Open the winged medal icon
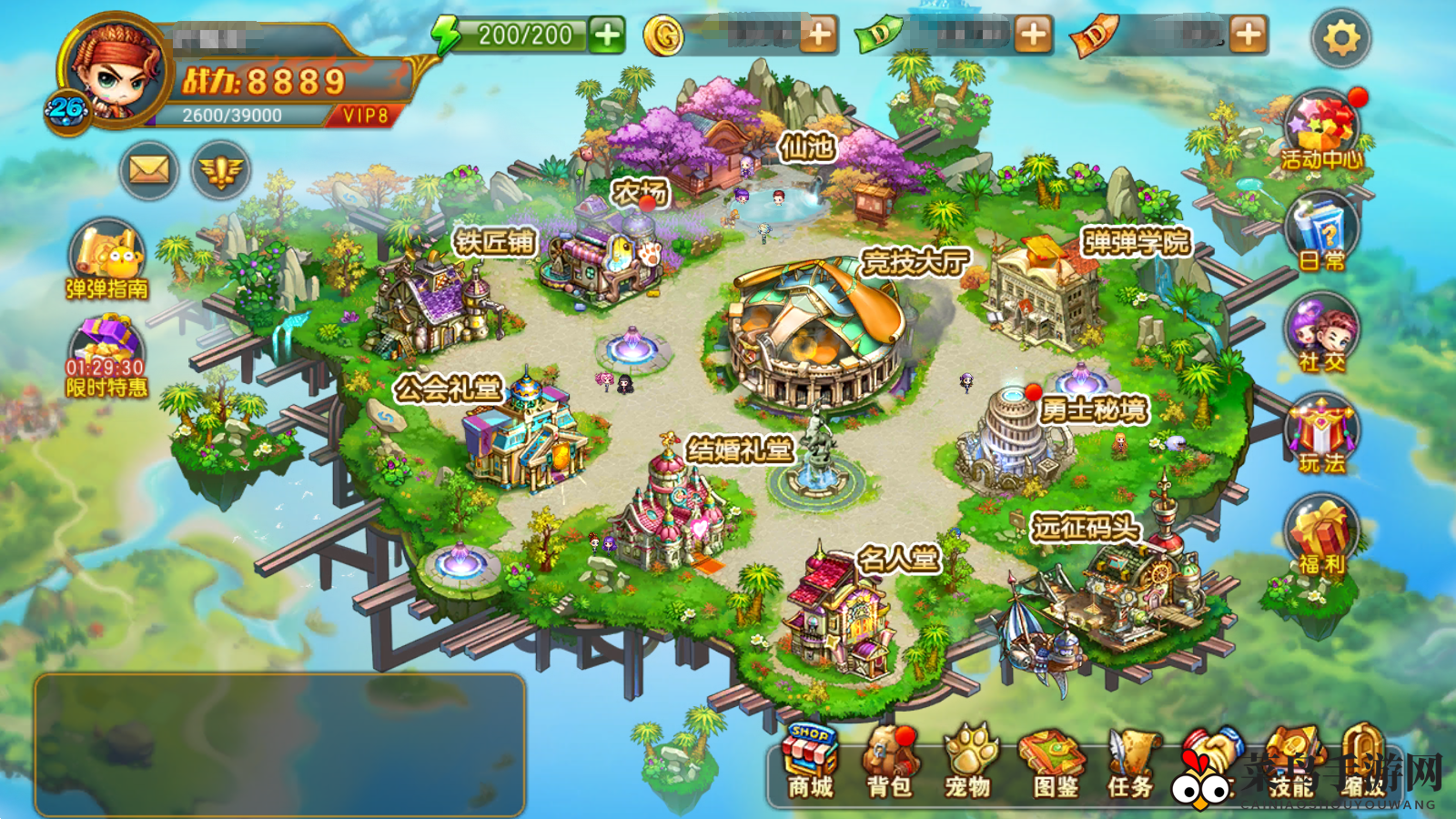 pyautogui.click(x=220, y=169)
